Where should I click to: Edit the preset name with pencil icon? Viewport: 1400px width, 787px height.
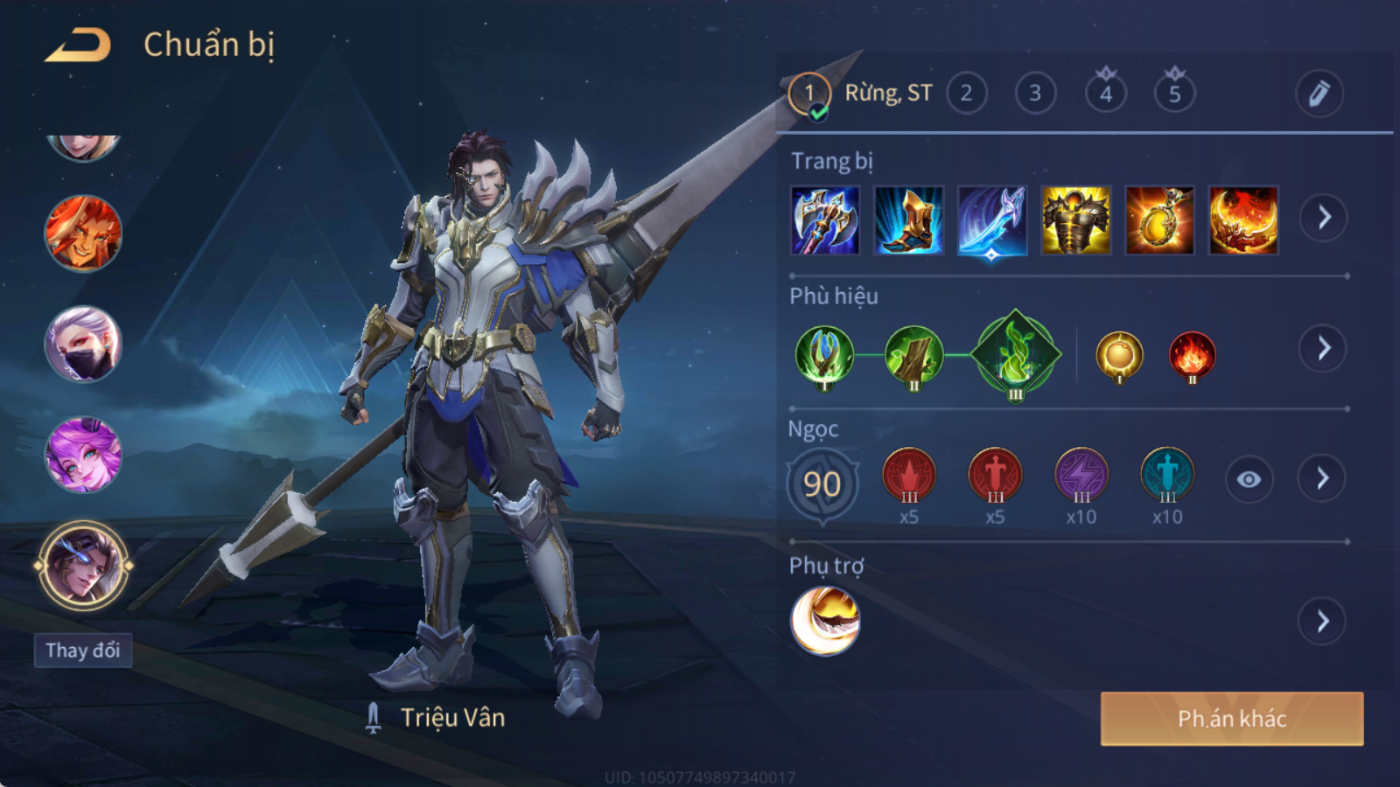point(1319,94)
